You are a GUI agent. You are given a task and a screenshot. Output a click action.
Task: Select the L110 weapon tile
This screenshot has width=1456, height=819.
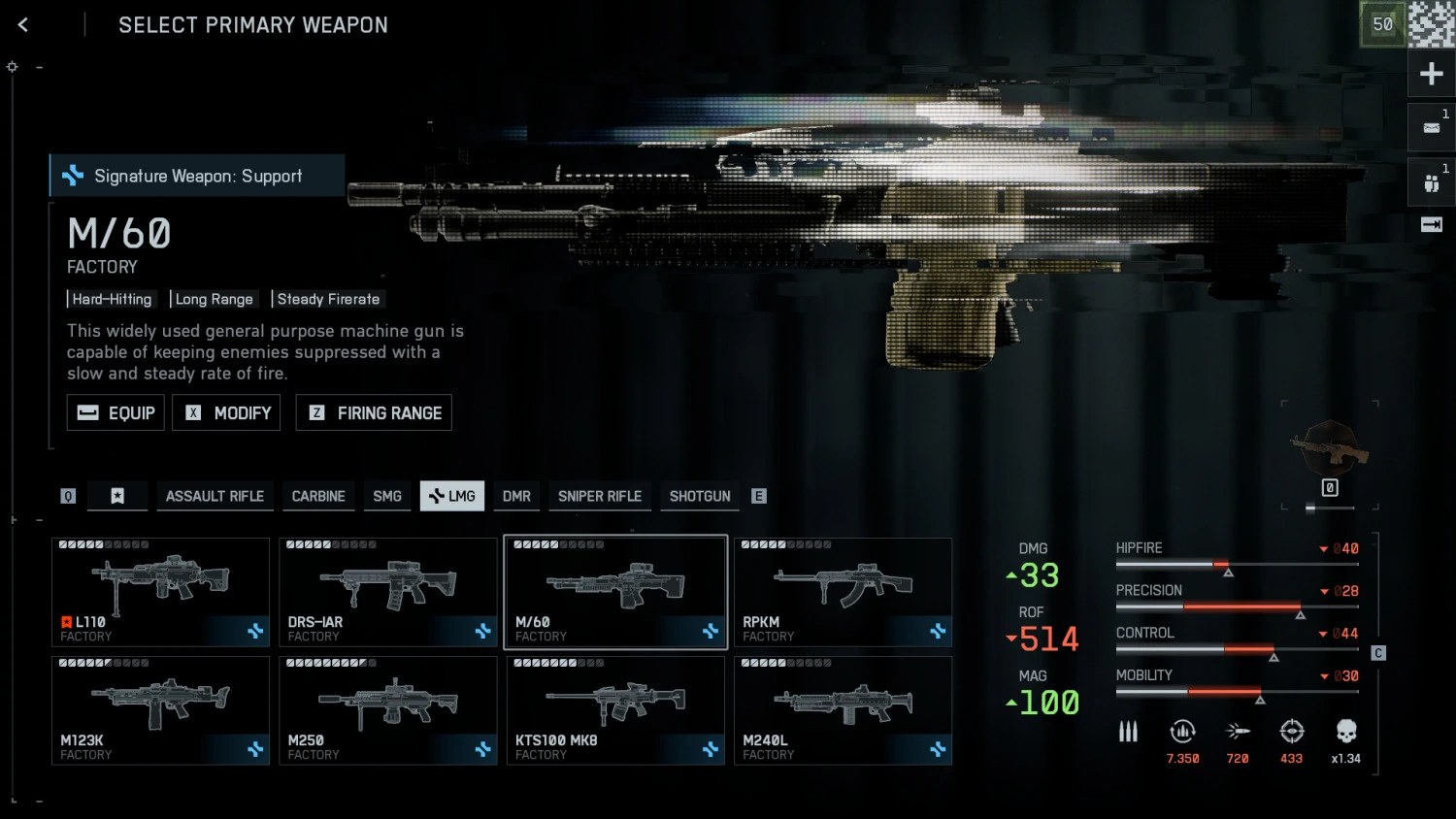[x=160, y=592]
